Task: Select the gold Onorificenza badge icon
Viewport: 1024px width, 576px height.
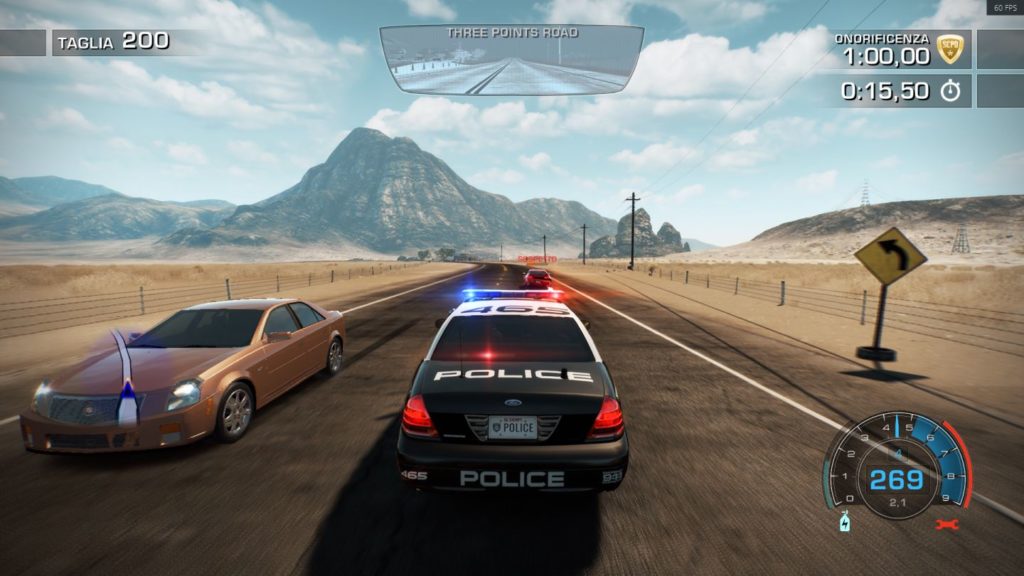Action: click(x=950, y=48)
